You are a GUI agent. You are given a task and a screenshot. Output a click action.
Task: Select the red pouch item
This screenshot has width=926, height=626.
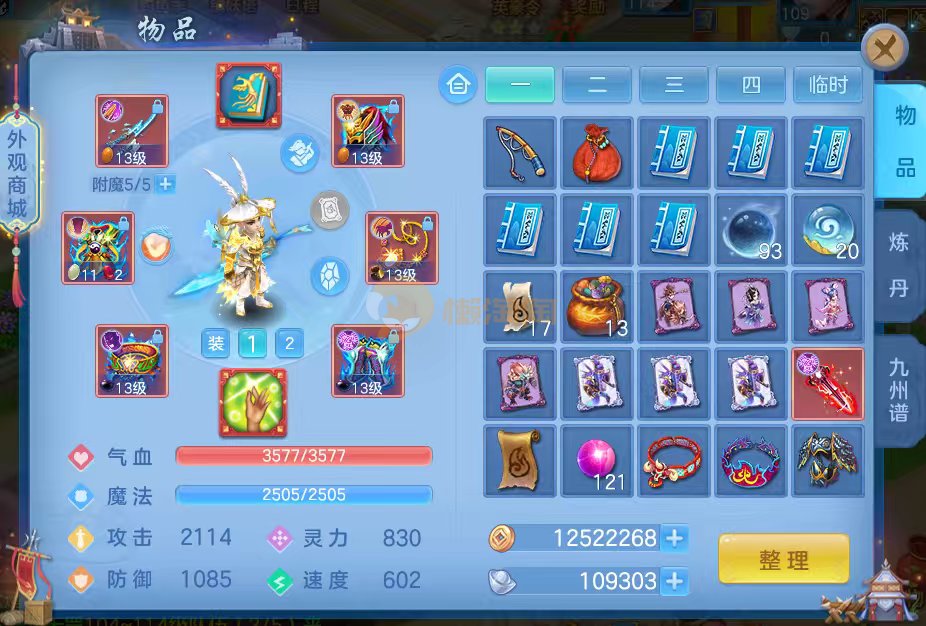[597, 153]
